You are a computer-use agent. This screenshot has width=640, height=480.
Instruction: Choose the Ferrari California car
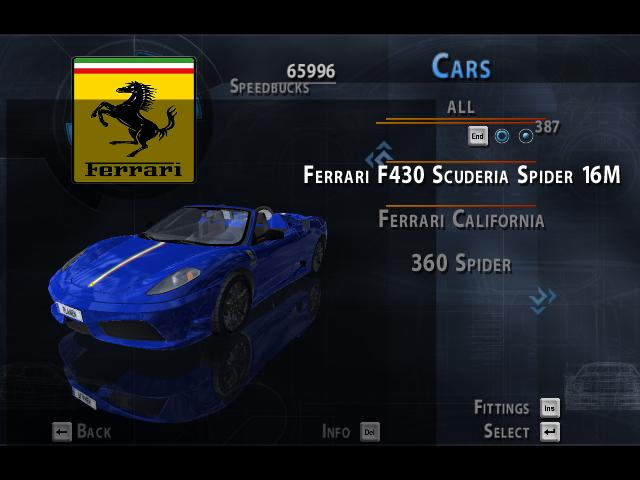pyautogui.click(x=461, y=220)
